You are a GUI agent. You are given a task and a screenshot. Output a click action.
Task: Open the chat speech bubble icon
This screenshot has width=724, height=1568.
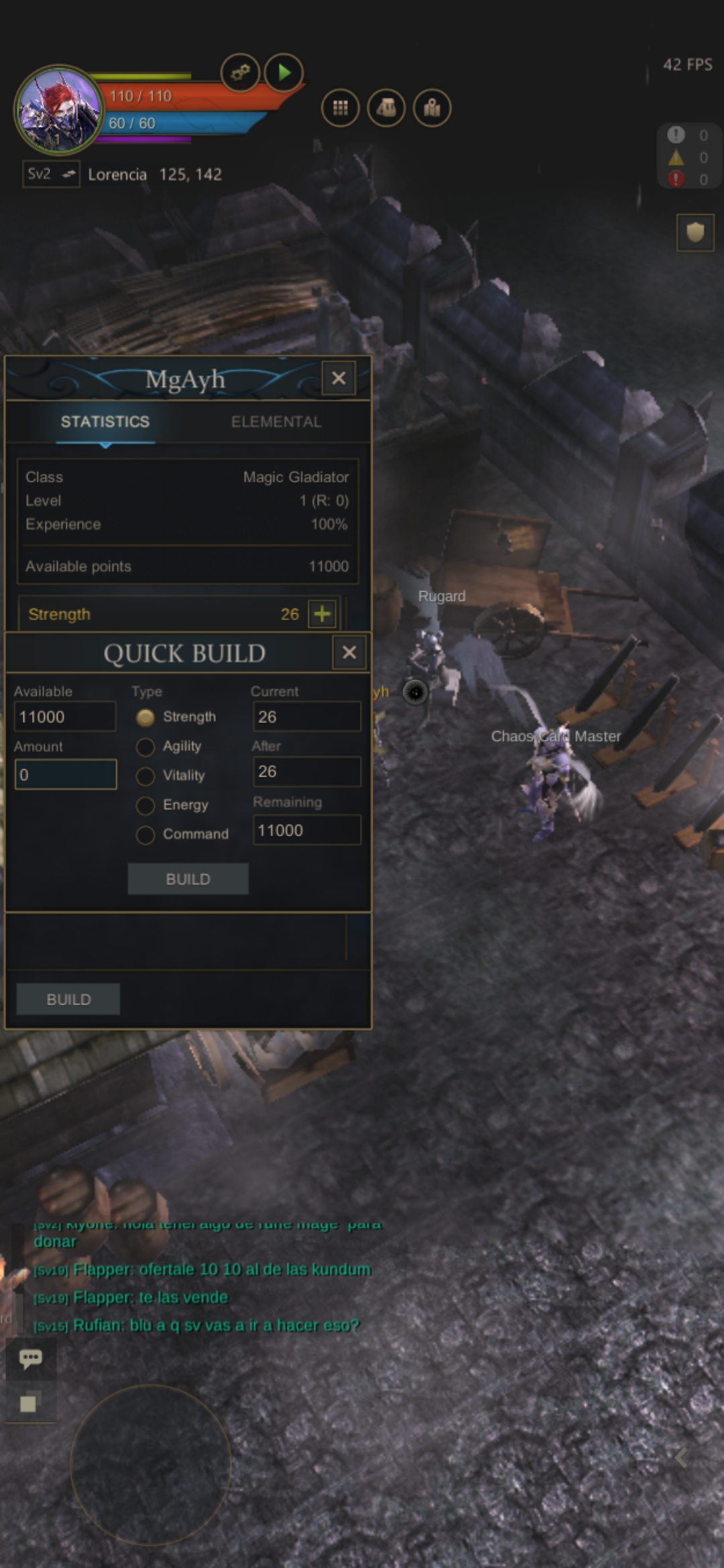(31, 1359)
